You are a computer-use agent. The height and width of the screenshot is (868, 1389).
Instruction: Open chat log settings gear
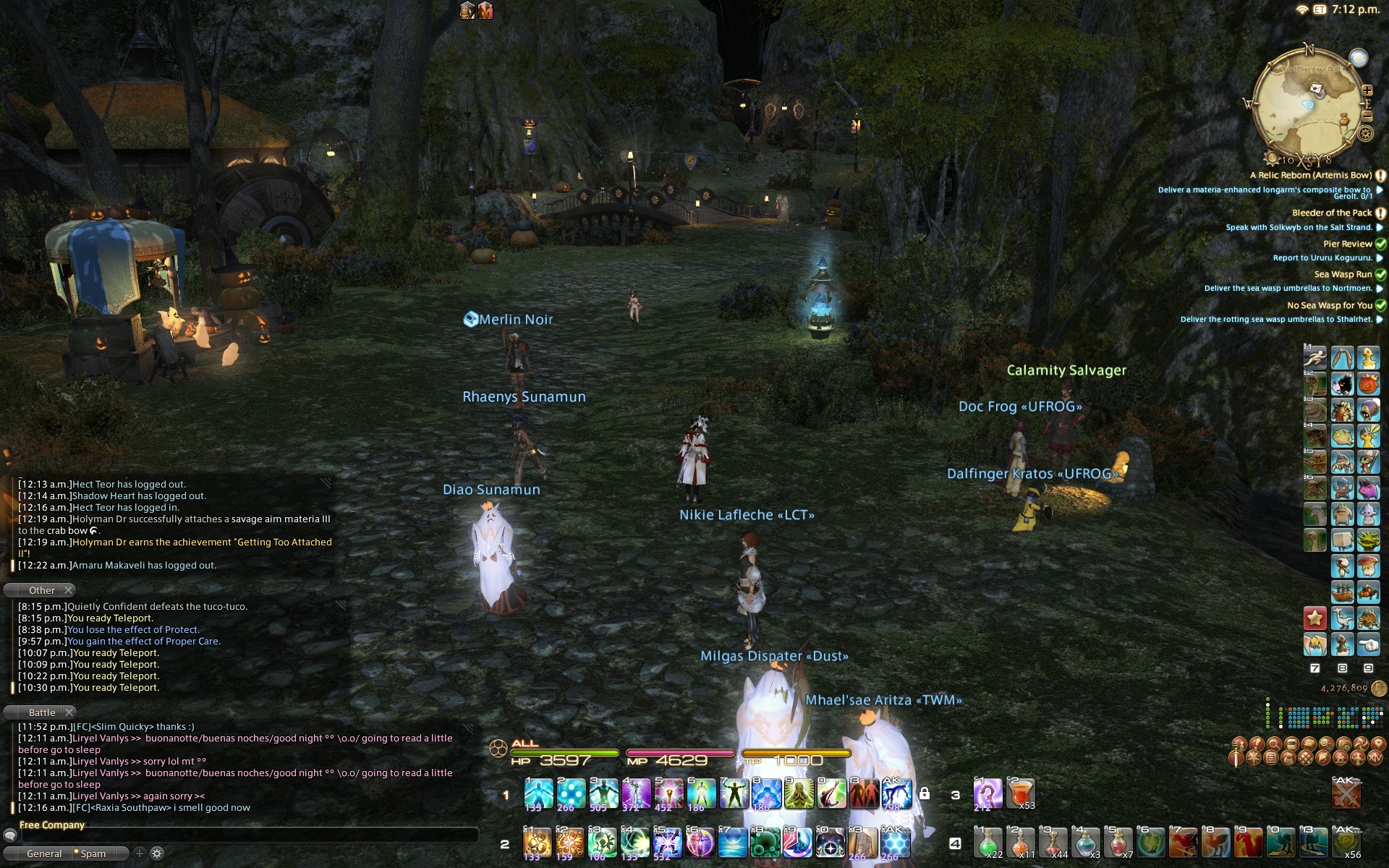(157, 854)
